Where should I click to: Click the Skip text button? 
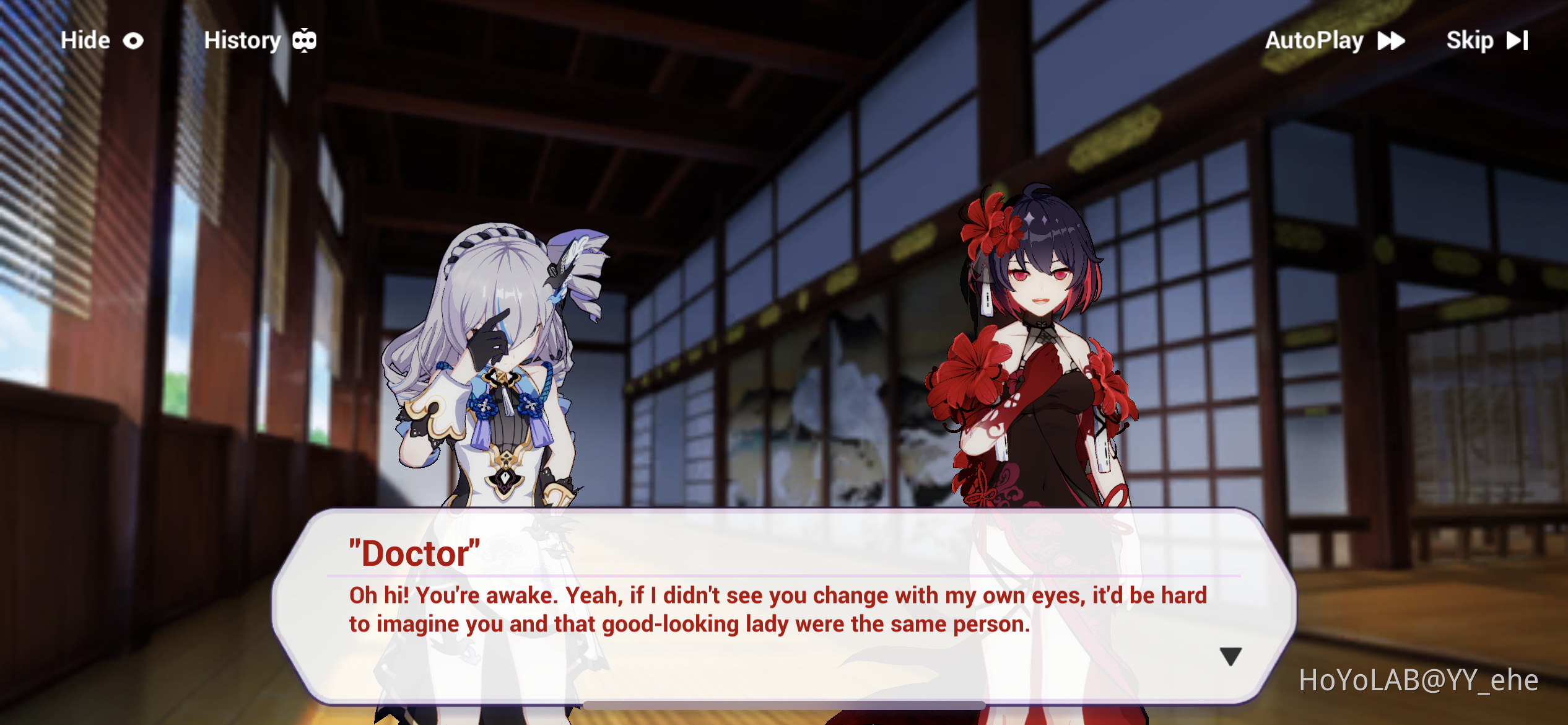point(1471,40)
